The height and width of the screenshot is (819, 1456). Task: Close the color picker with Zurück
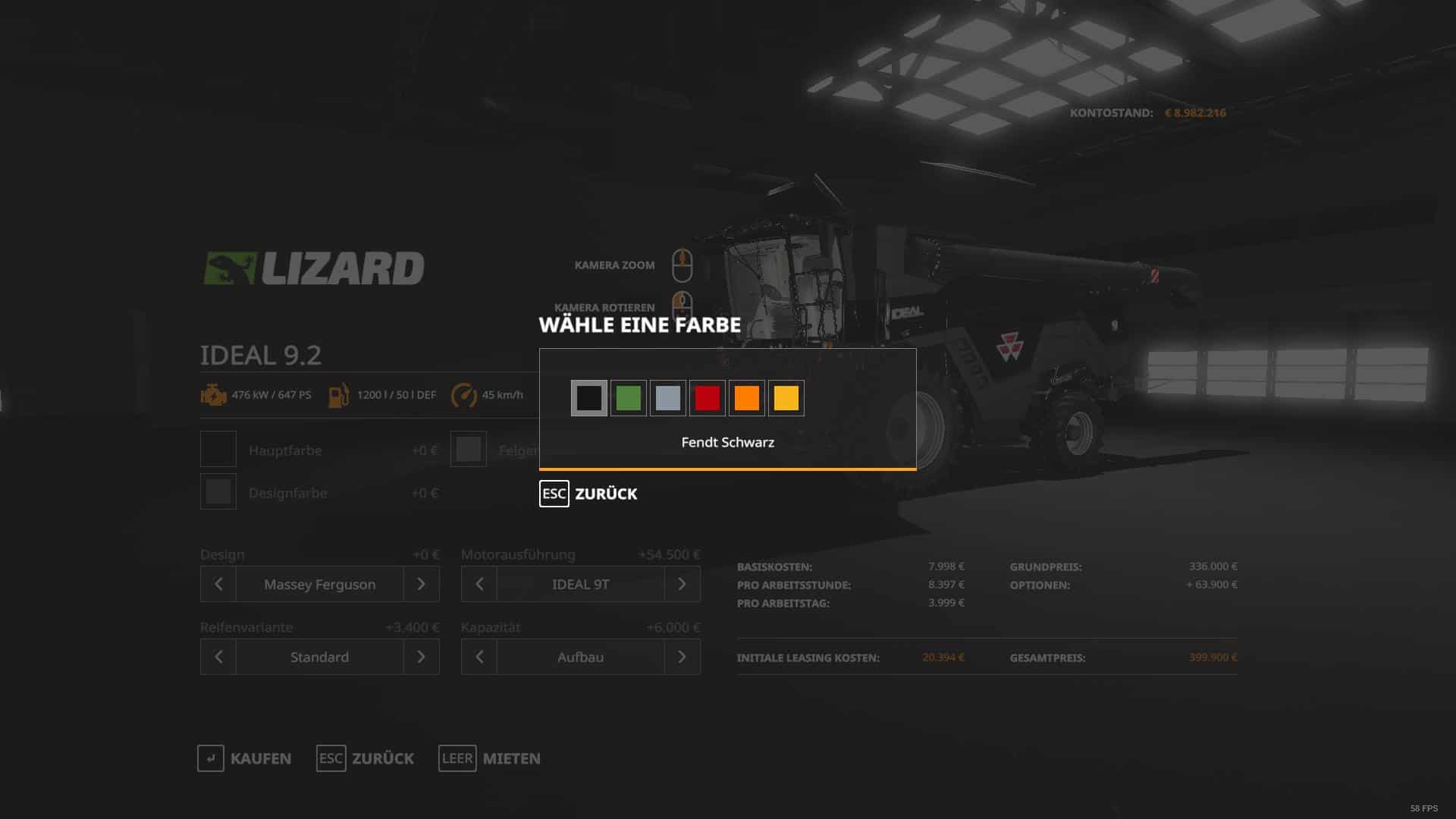pos(588,494)
